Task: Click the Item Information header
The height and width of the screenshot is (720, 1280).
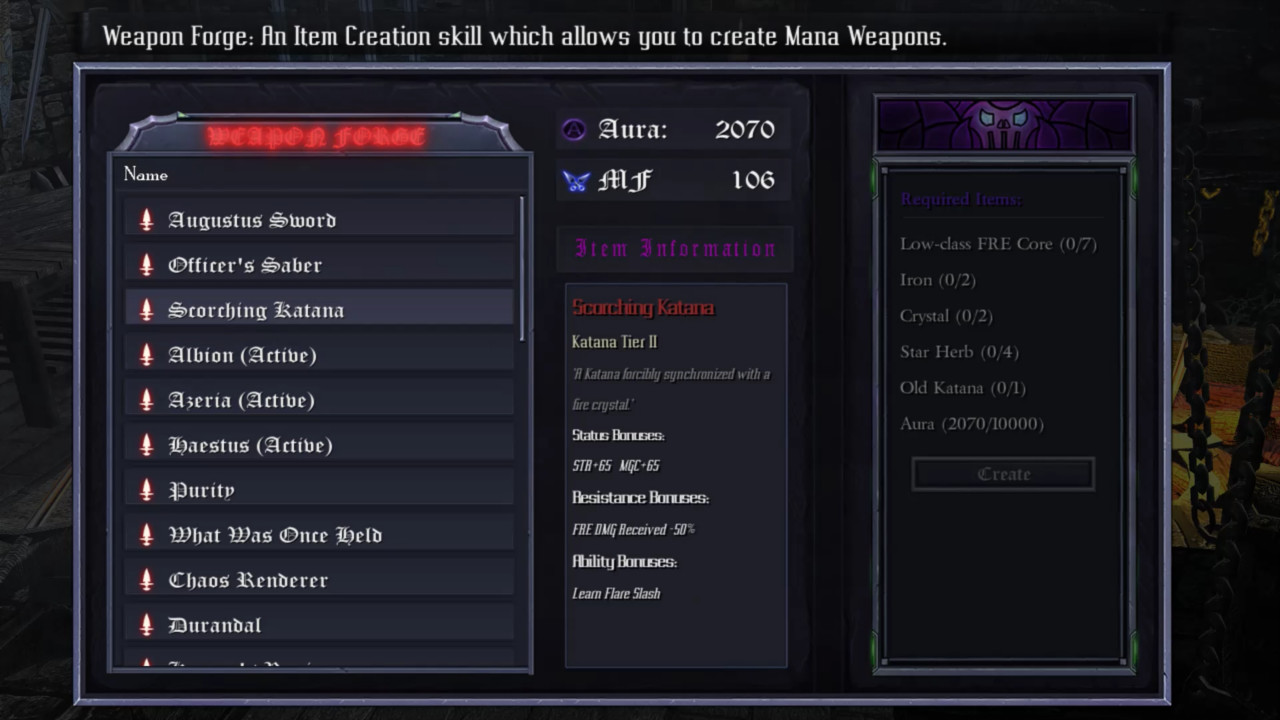Action: pos(674,248)
